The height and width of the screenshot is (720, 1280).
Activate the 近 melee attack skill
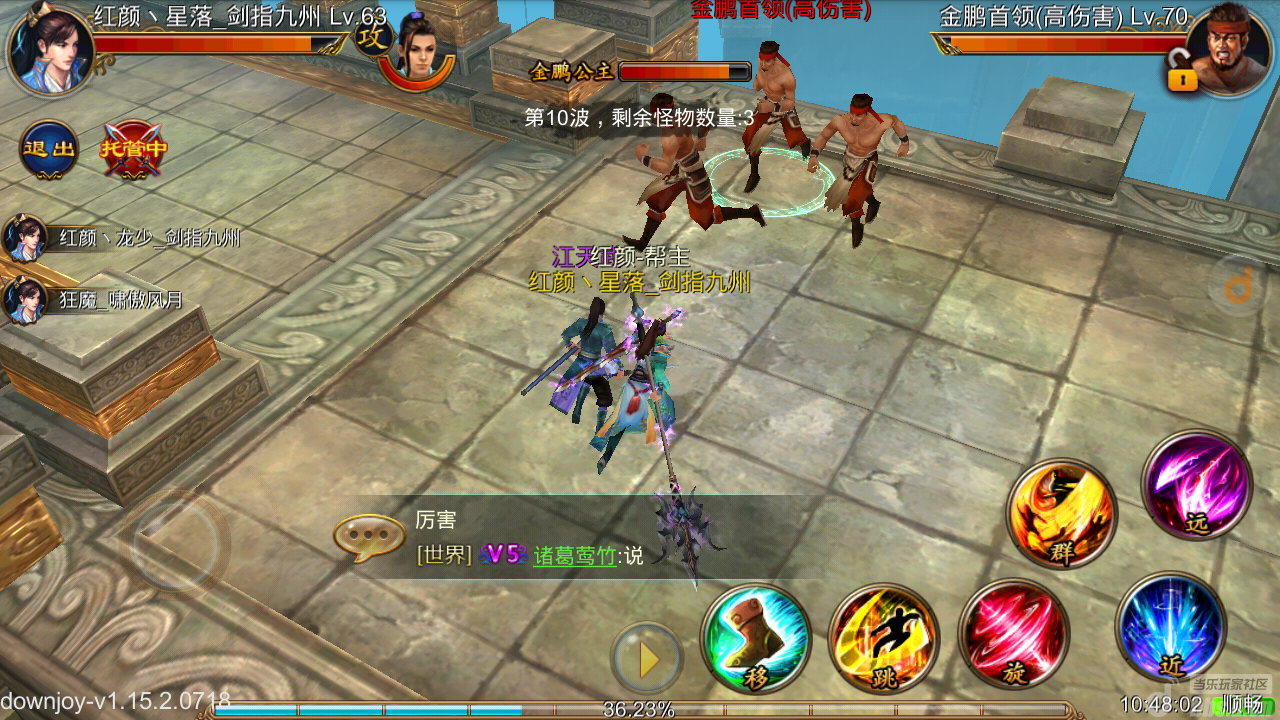(1170, 627)
